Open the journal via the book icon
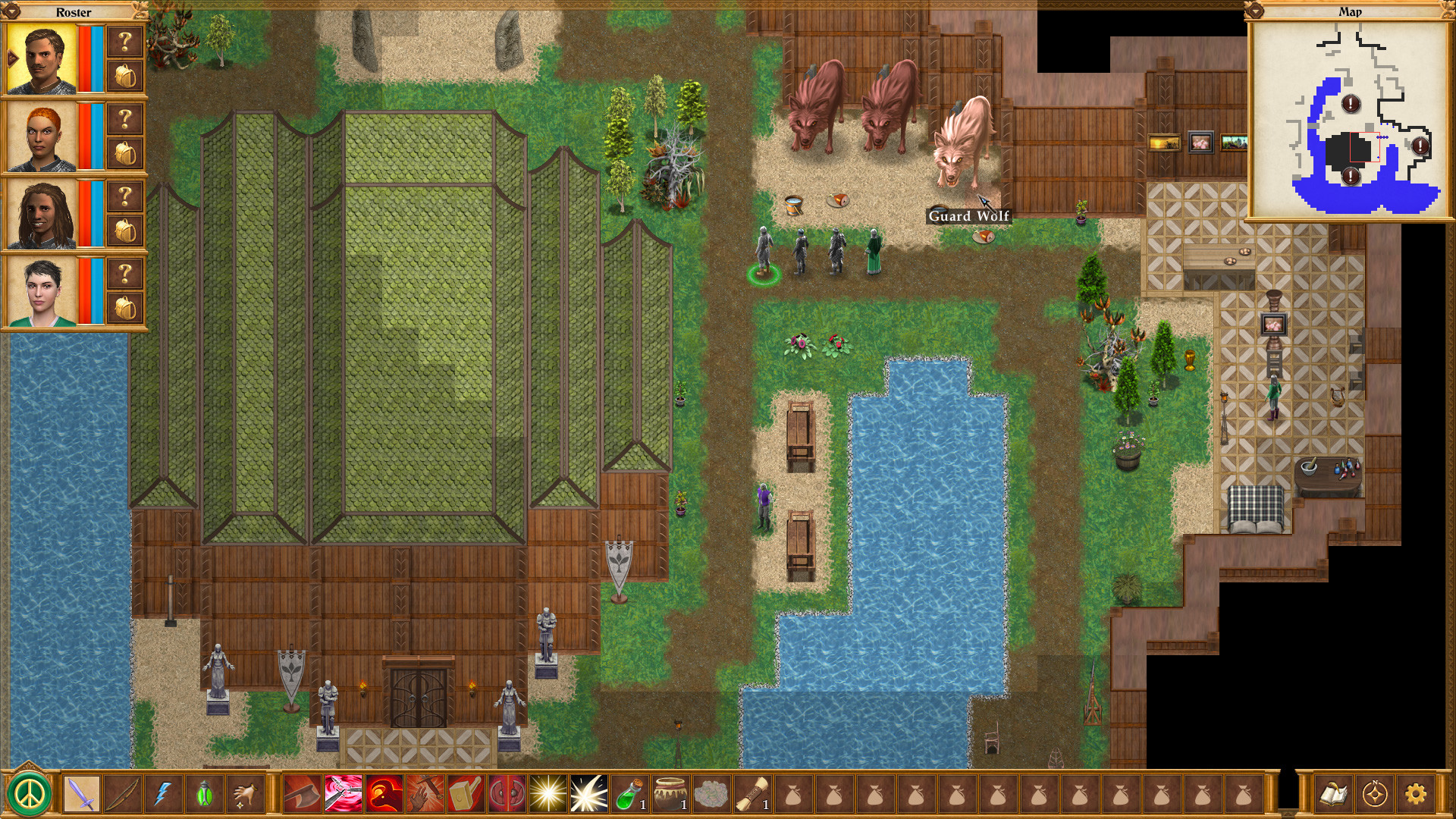The image size is (1456, 819). 1335,795
